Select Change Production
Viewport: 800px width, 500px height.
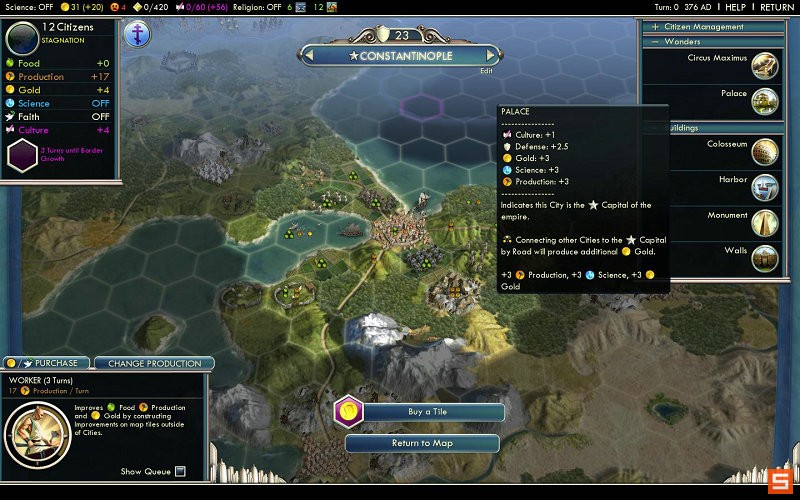pos(154,363)
